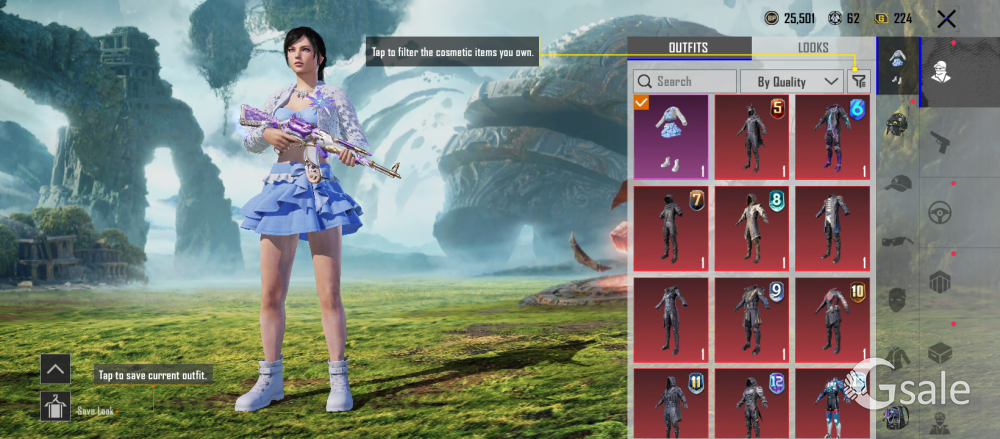
Task: Save the current outfit as a look
Action: pos(55,406)
